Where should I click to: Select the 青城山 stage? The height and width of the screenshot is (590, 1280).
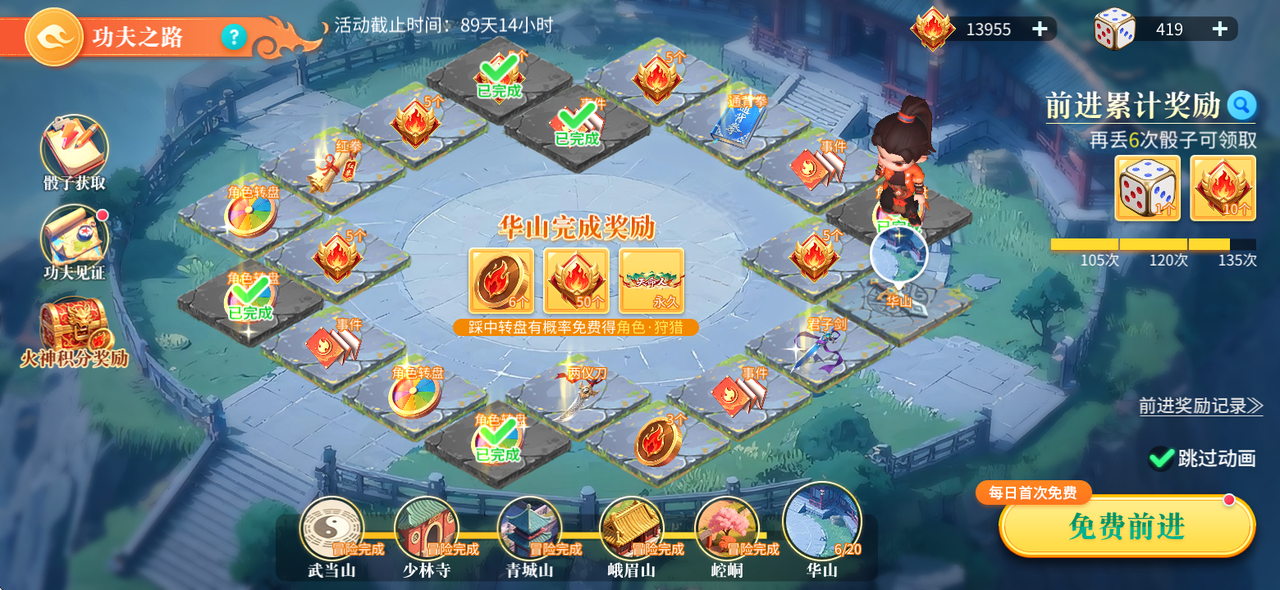(x=529, y=530)
